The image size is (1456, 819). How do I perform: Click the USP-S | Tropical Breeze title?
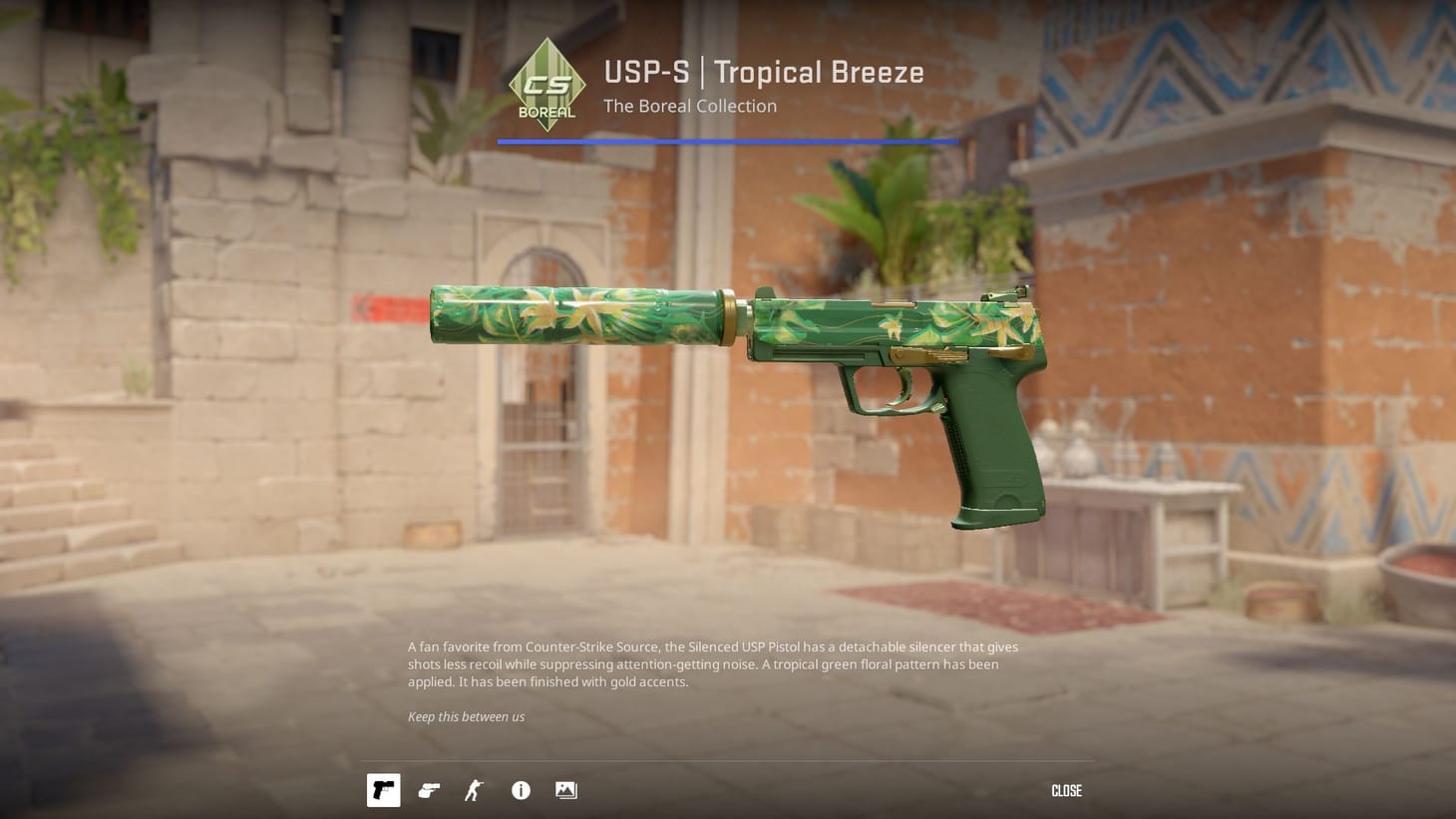click(763, 72)
